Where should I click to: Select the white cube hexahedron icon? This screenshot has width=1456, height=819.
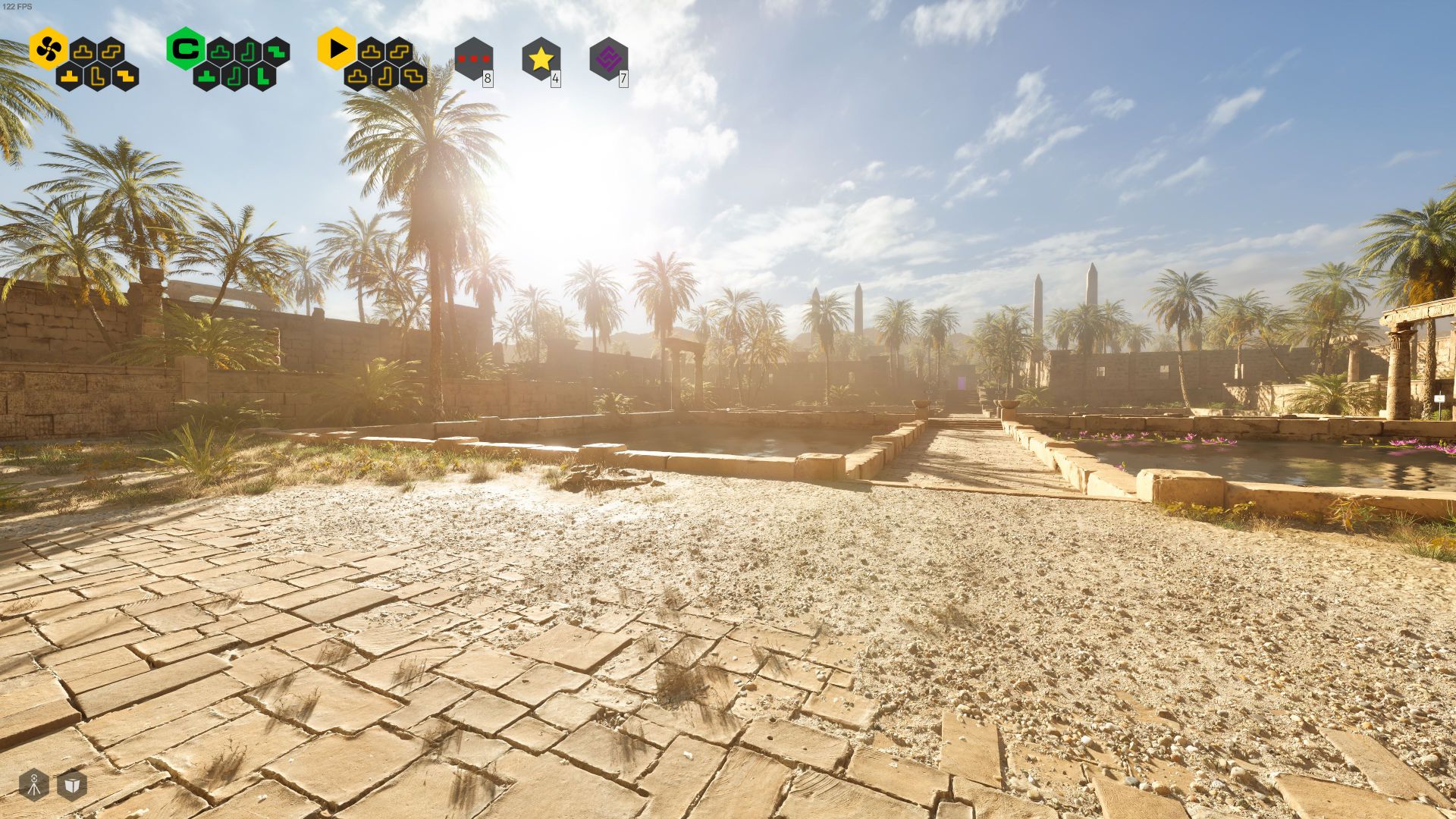pos(71,785)
